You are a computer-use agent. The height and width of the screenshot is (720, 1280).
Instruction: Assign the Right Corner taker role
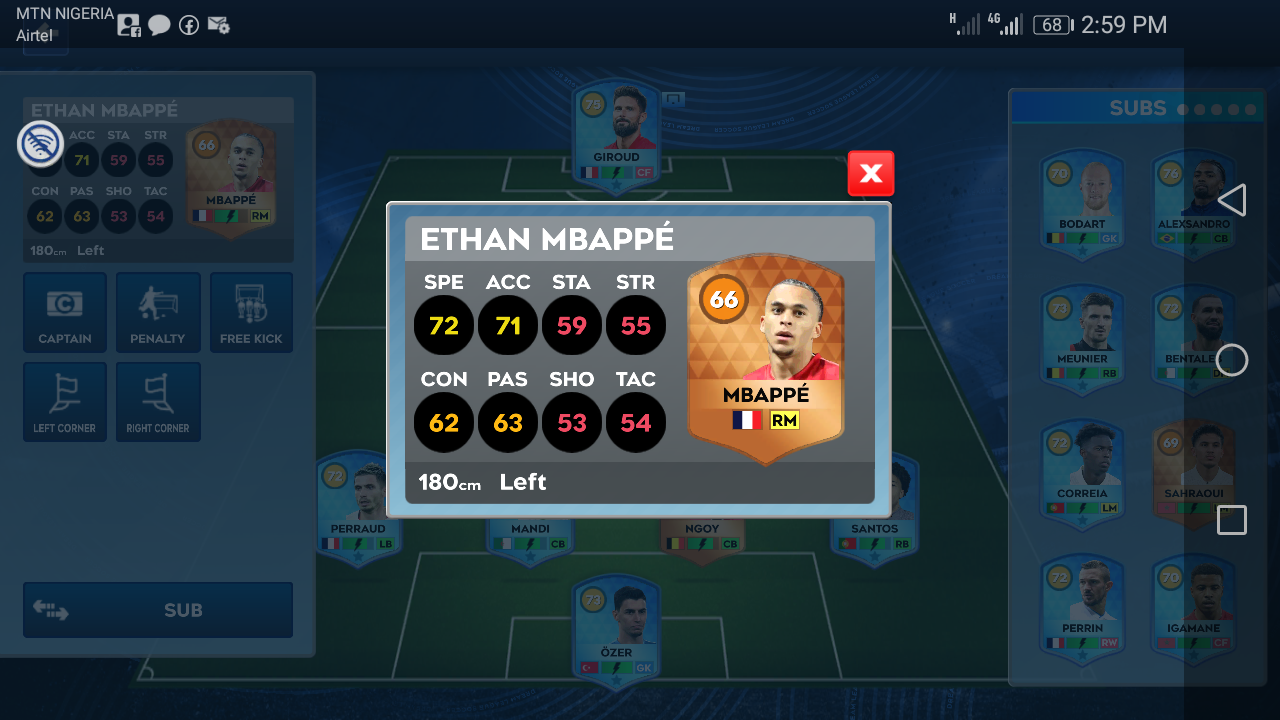[x=158, y=402]
